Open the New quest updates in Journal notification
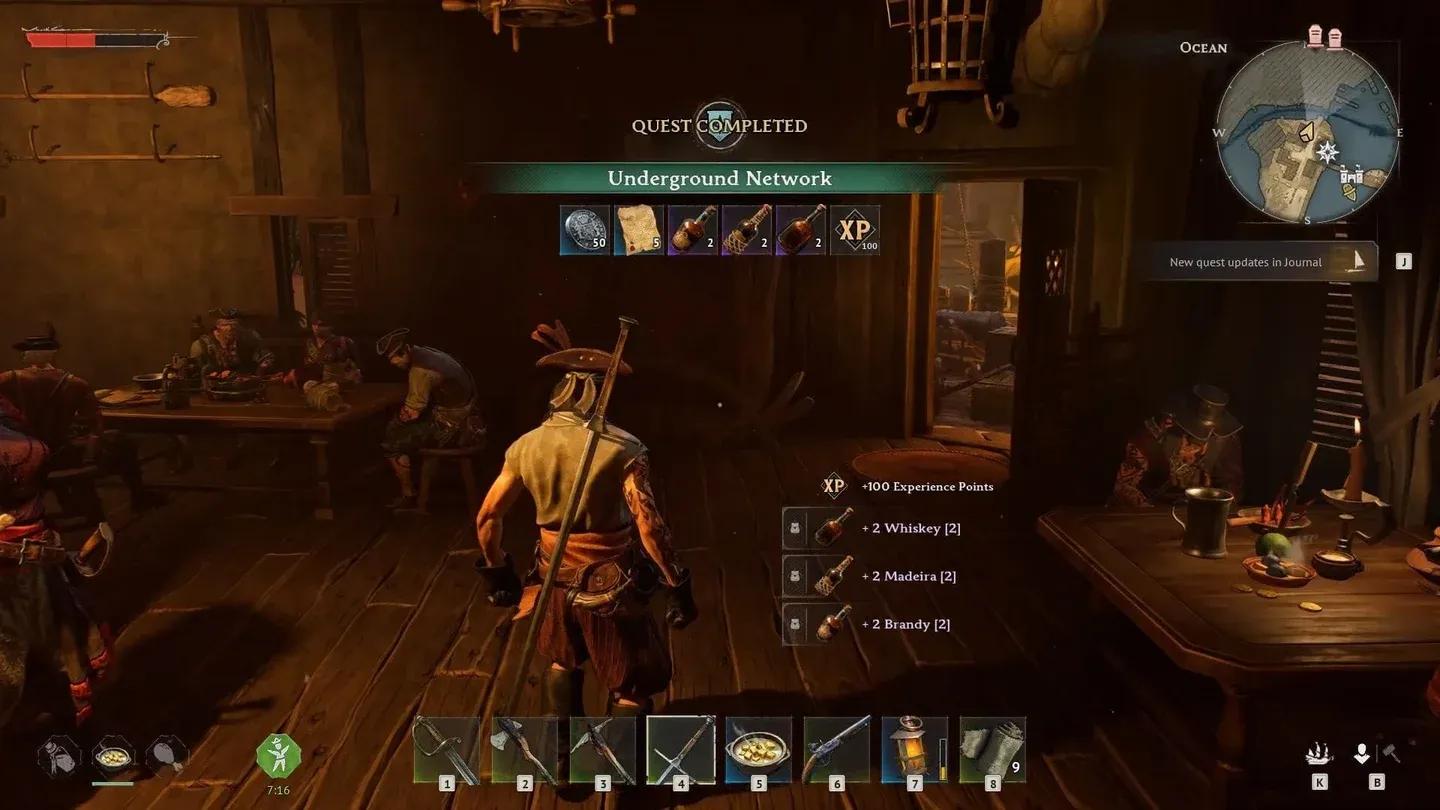The image size is (1440, 810). pyautogui.click(x=1258, y=262)
